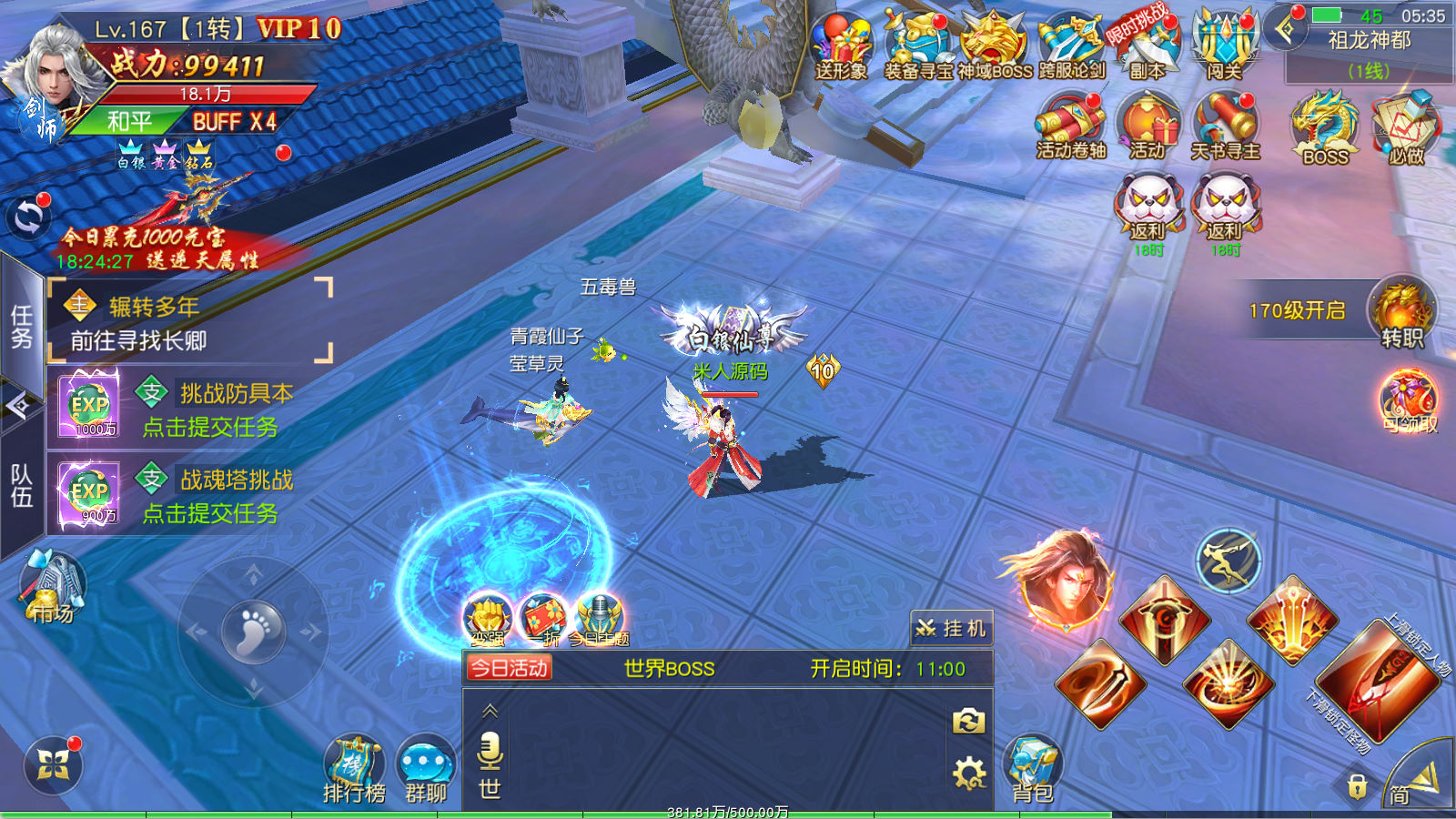The image size is (1456, 819).
Task: Open chat settings gear icon
Action: coord(968,774)
